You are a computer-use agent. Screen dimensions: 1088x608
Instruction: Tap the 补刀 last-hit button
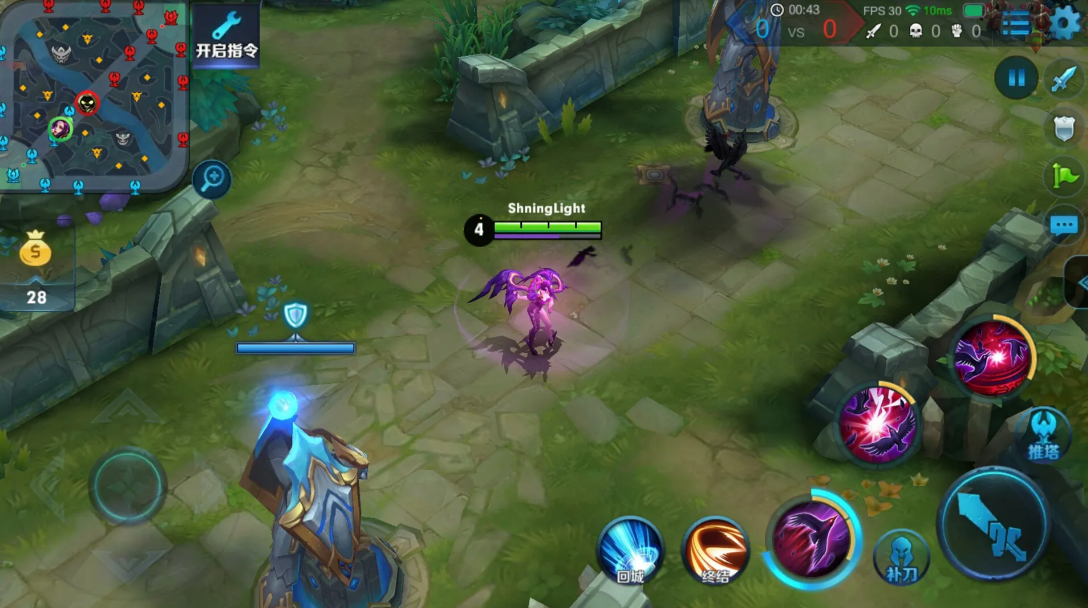900,556
